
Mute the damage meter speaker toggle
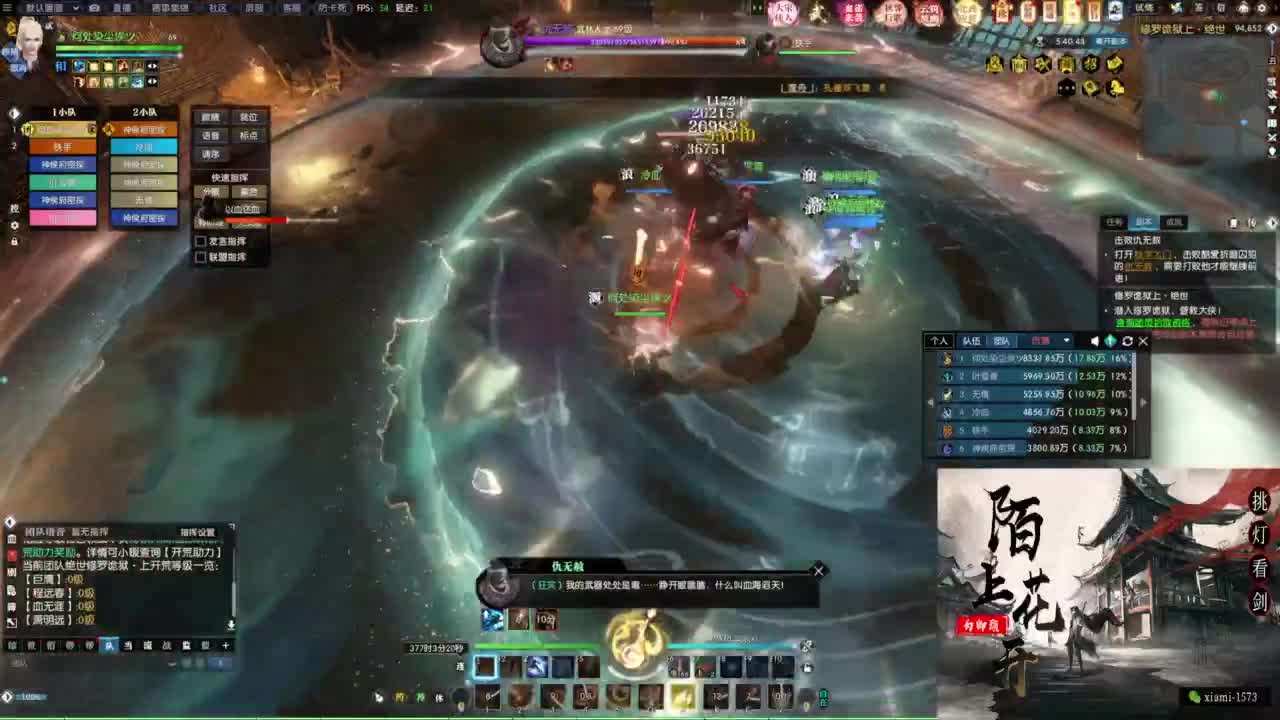(1094, 341)
